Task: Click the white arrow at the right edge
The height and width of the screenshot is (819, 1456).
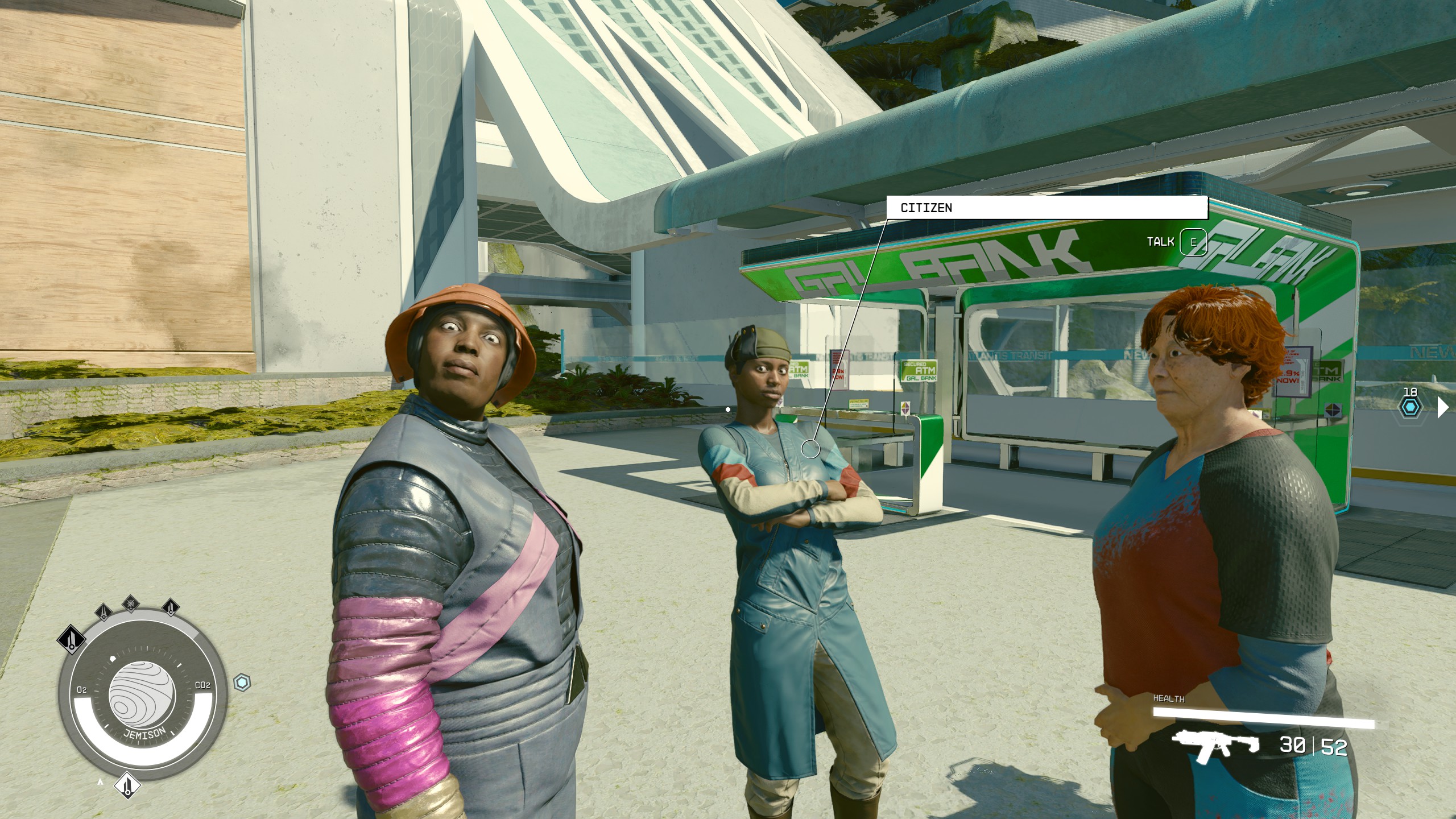Action: [1443, 407]
